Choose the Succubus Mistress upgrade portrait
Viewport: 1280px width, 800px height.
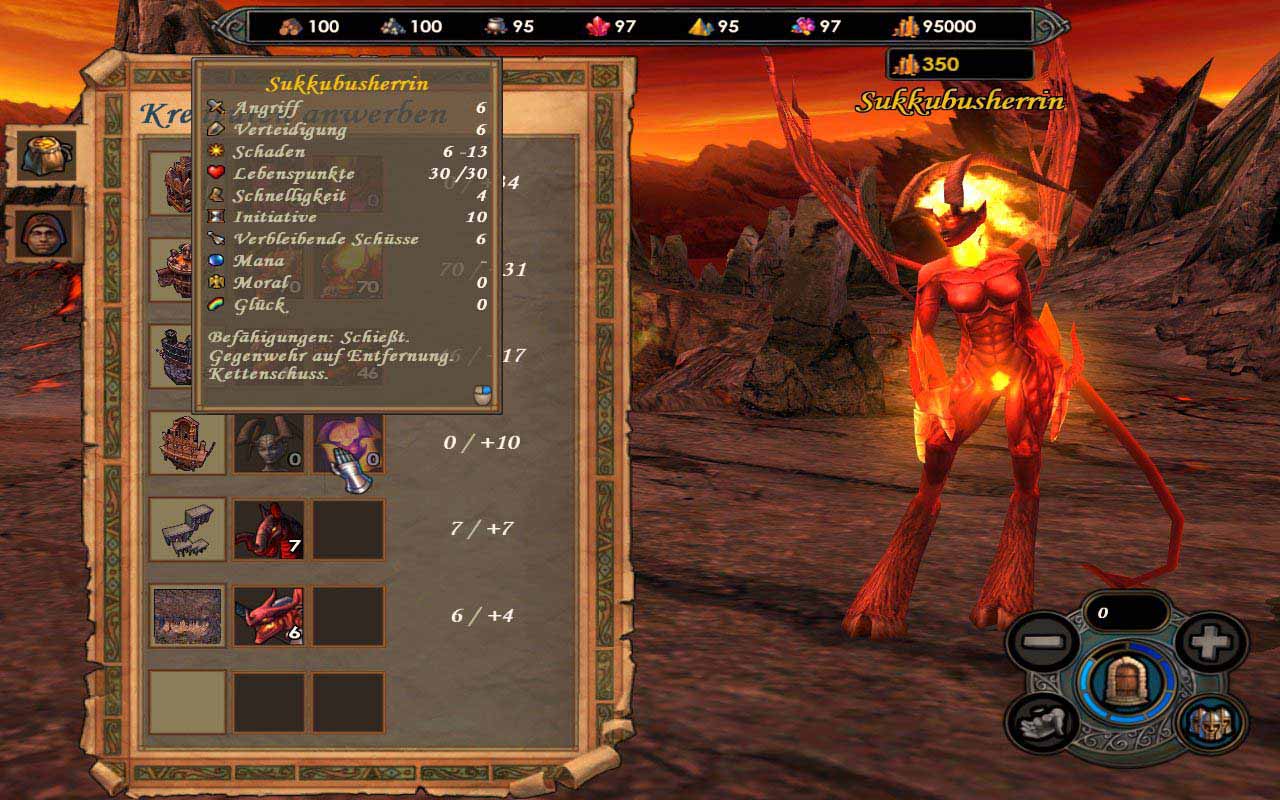click(347, 442)
